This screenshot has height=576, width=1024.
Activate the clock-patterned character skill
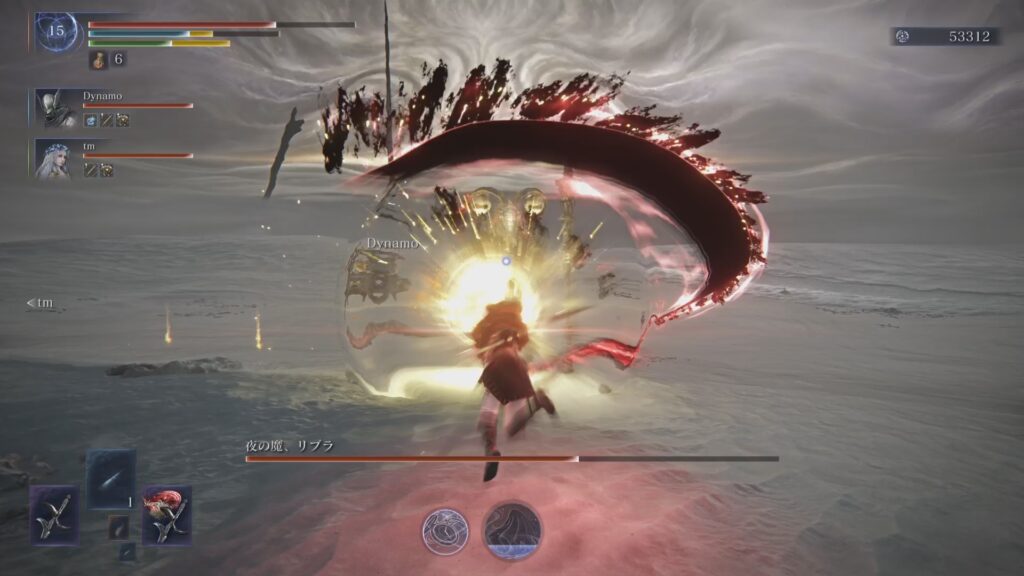445,531
